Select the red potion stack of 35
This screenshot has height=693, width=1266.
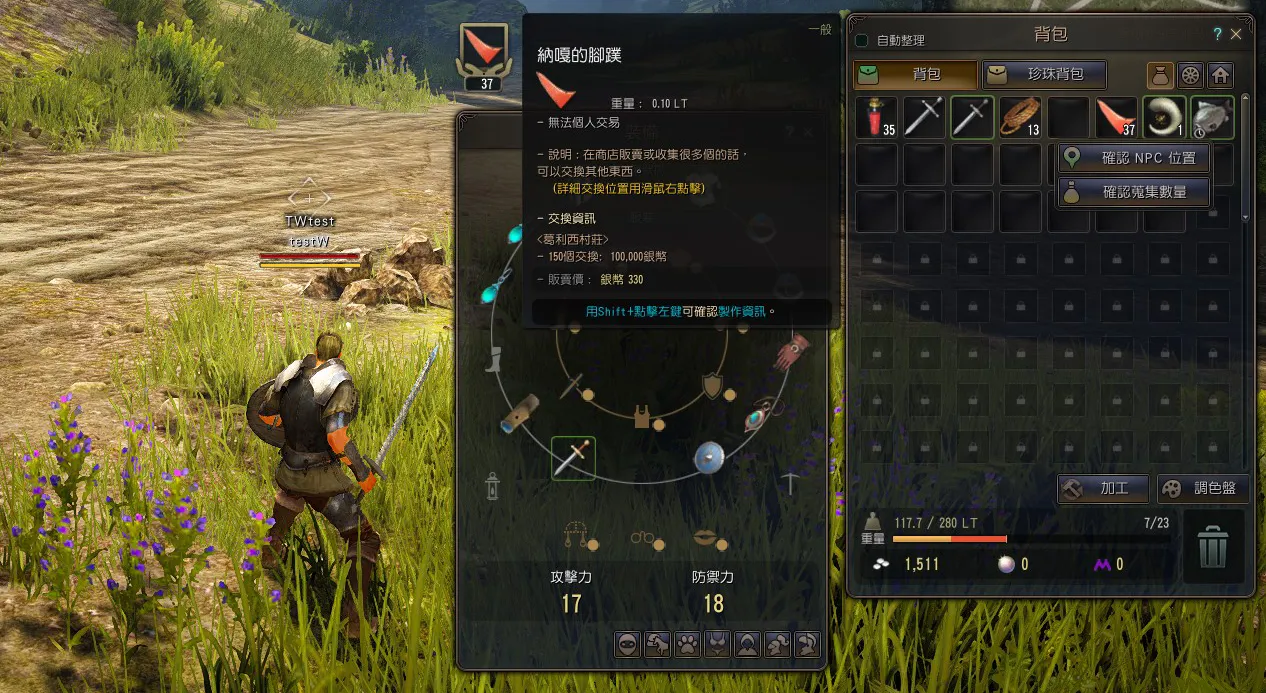pos(877,117)
